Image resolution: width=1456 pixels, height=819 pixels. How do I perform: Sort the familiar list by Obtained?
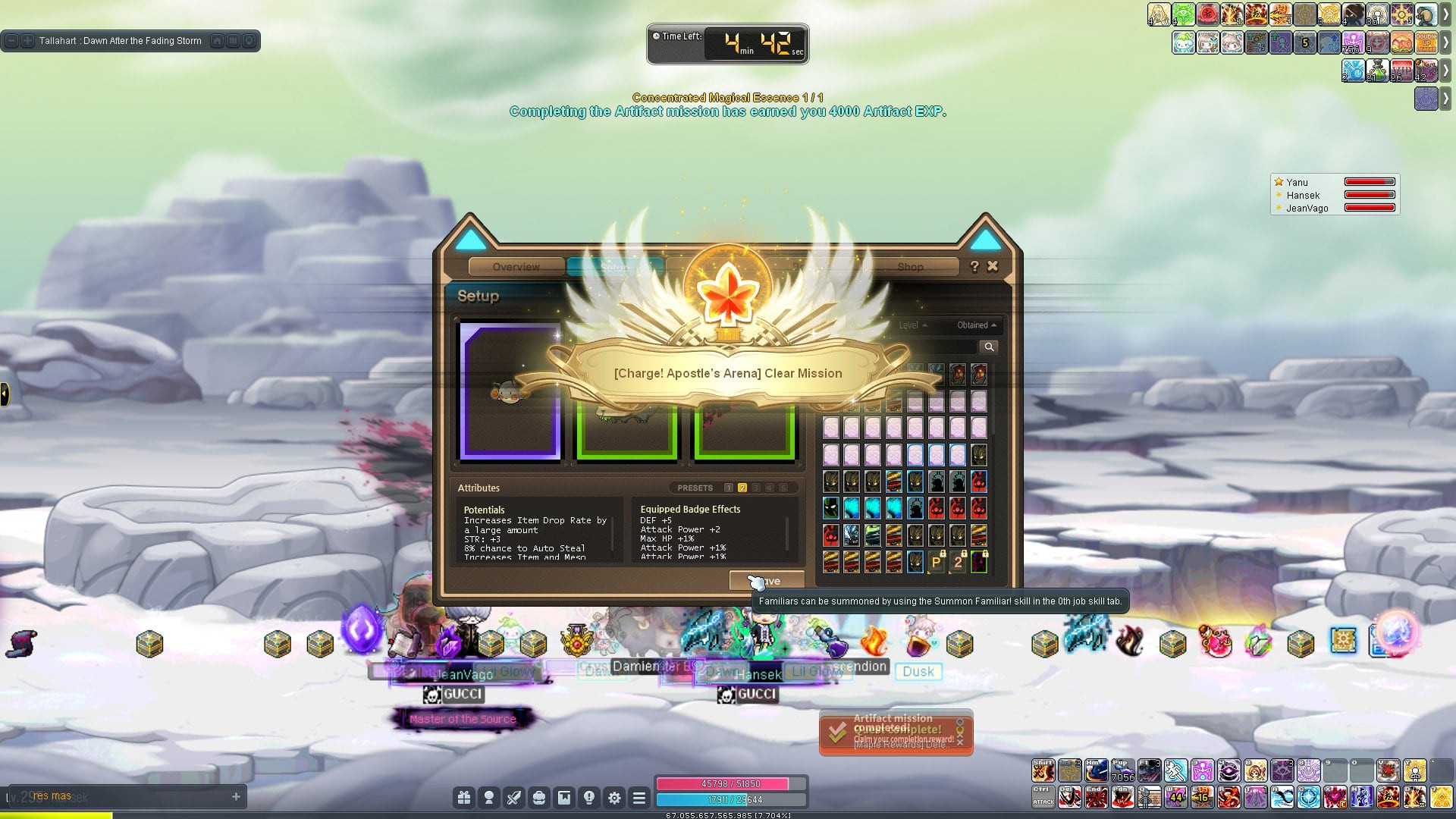[x=976, y=325]
